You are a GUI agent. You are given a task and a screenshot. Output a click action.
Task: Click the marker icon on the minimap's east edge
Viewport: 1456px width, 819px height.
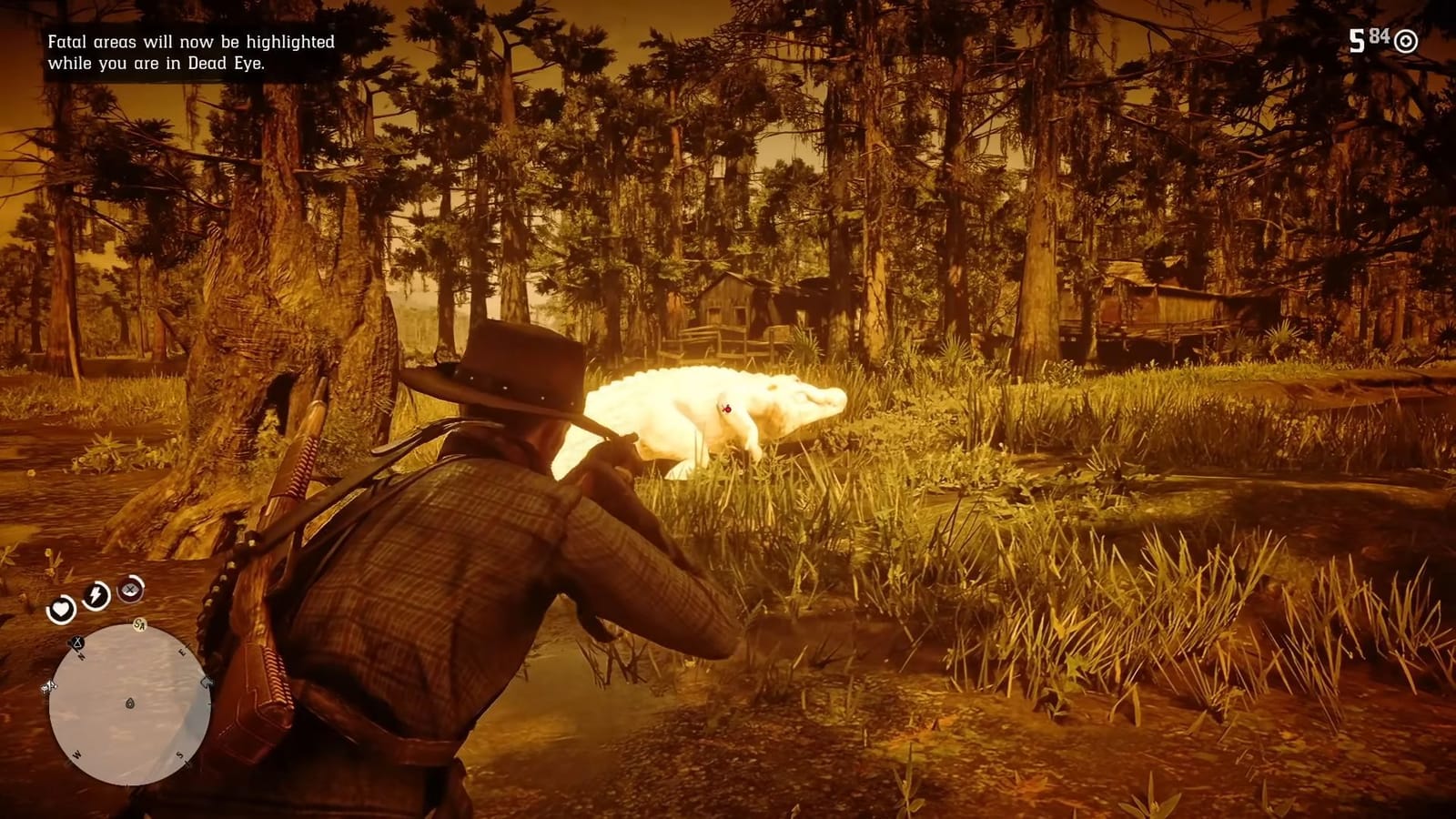point(206,681)
